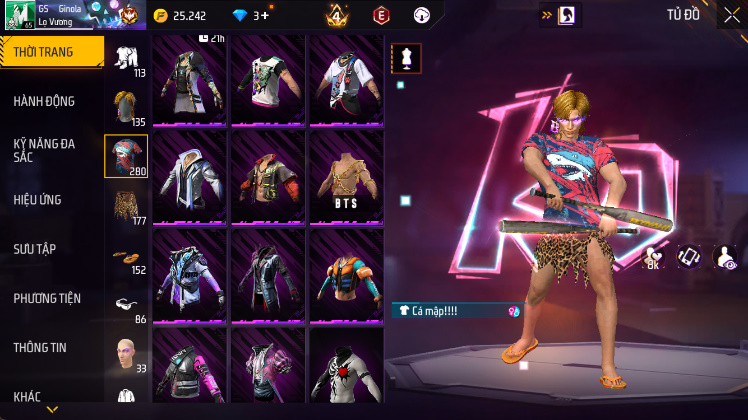The height and width of the screenshot is (420, 748).
Task: Pick the head face subcategory icon
Action: tap(125, 353)
